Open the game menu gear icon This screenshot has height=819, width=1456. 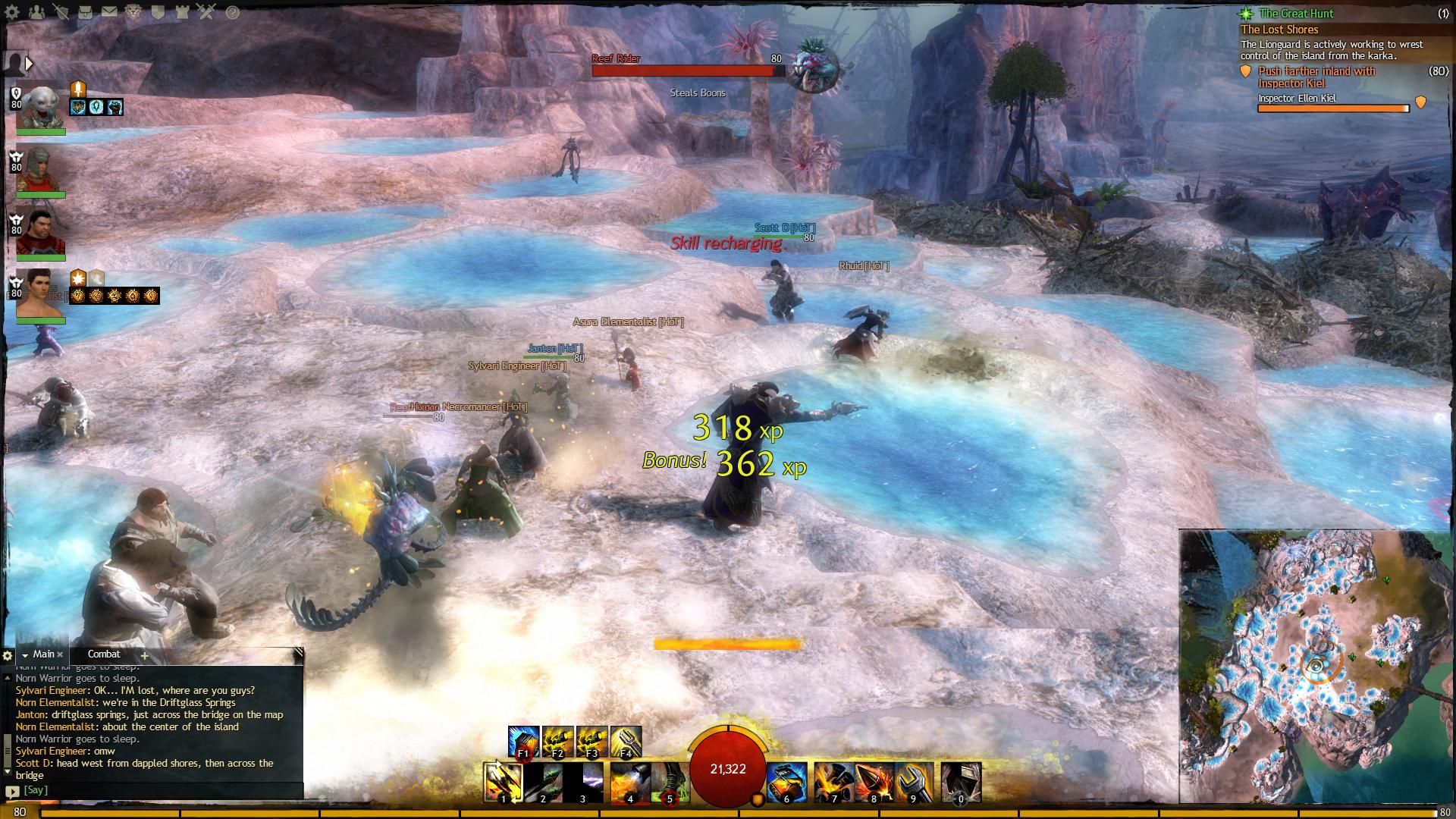(x=12, y=12)
